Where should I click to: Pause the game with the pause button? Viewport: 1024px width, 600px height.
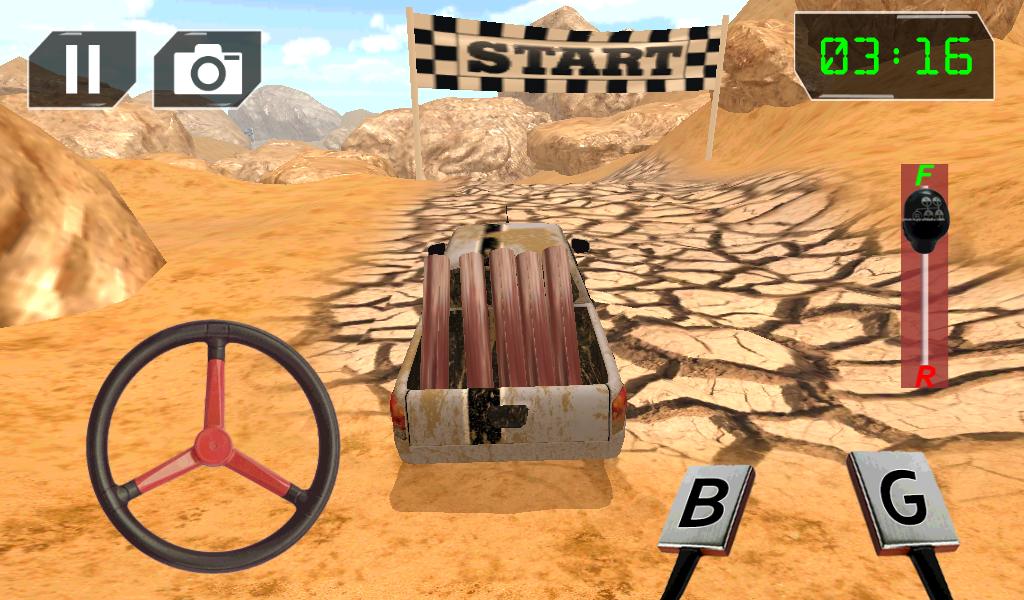click(x=82, y=68)
